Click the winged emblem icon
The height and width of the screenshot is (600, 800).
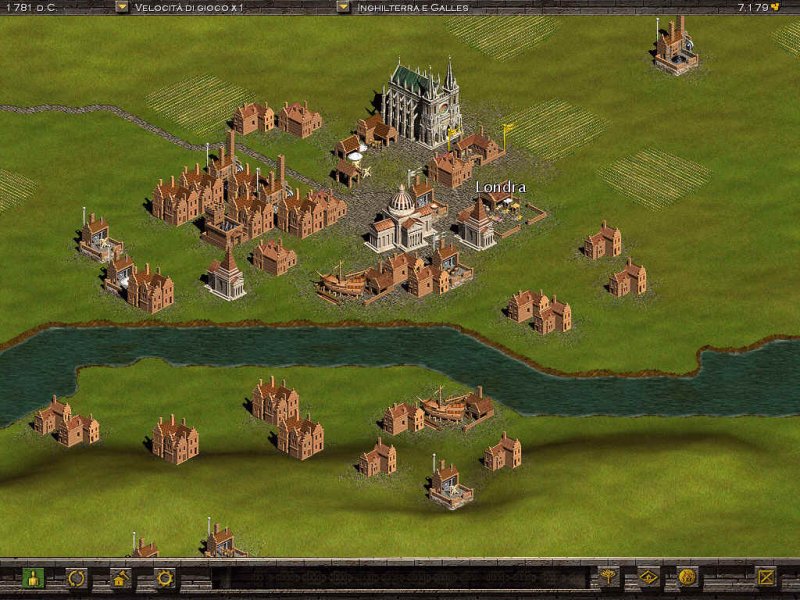pos(608,576)
